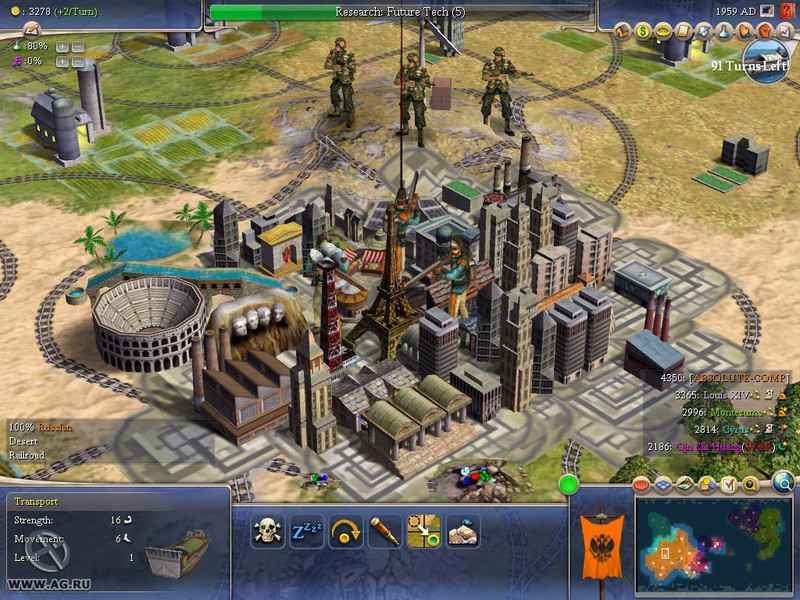
Task: Skip the unit's turn with arrow button
Action: (x=344, y=531)
